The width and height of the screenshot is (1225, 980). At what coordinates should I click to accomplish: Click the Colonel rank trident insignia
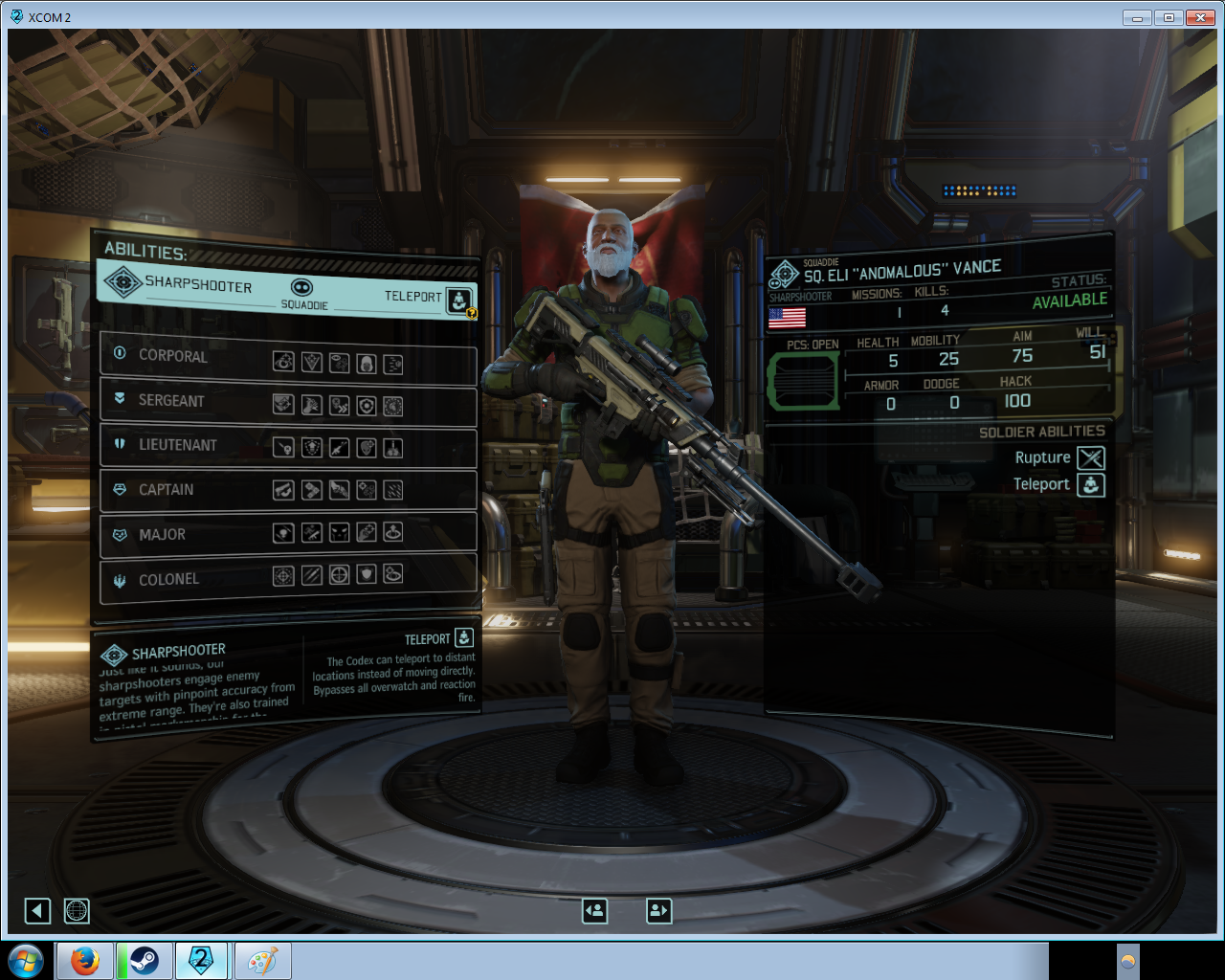pos(119,580)
